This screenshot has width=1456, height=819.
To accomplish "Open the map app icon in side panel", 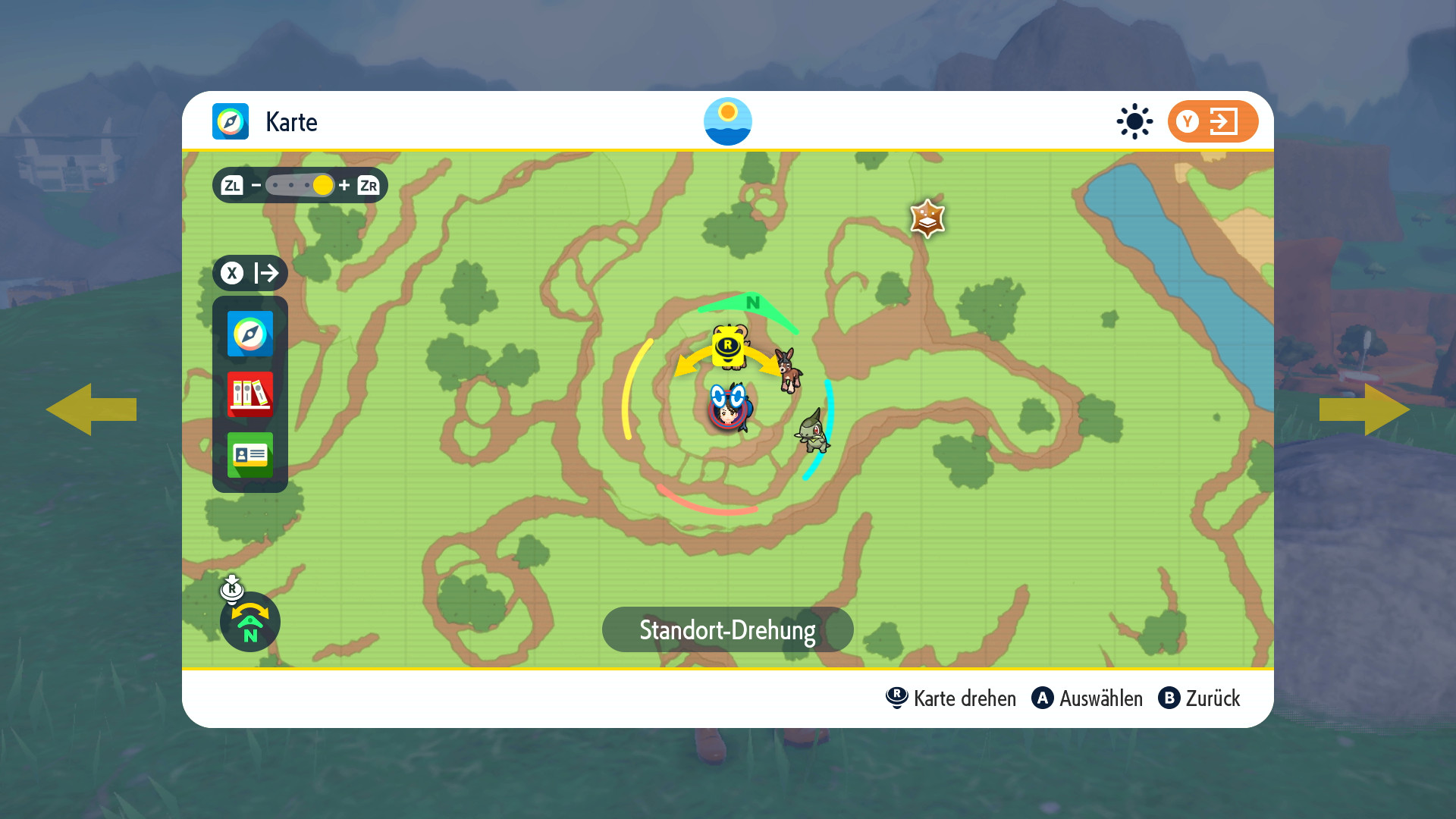I will (x=249, y=334).
